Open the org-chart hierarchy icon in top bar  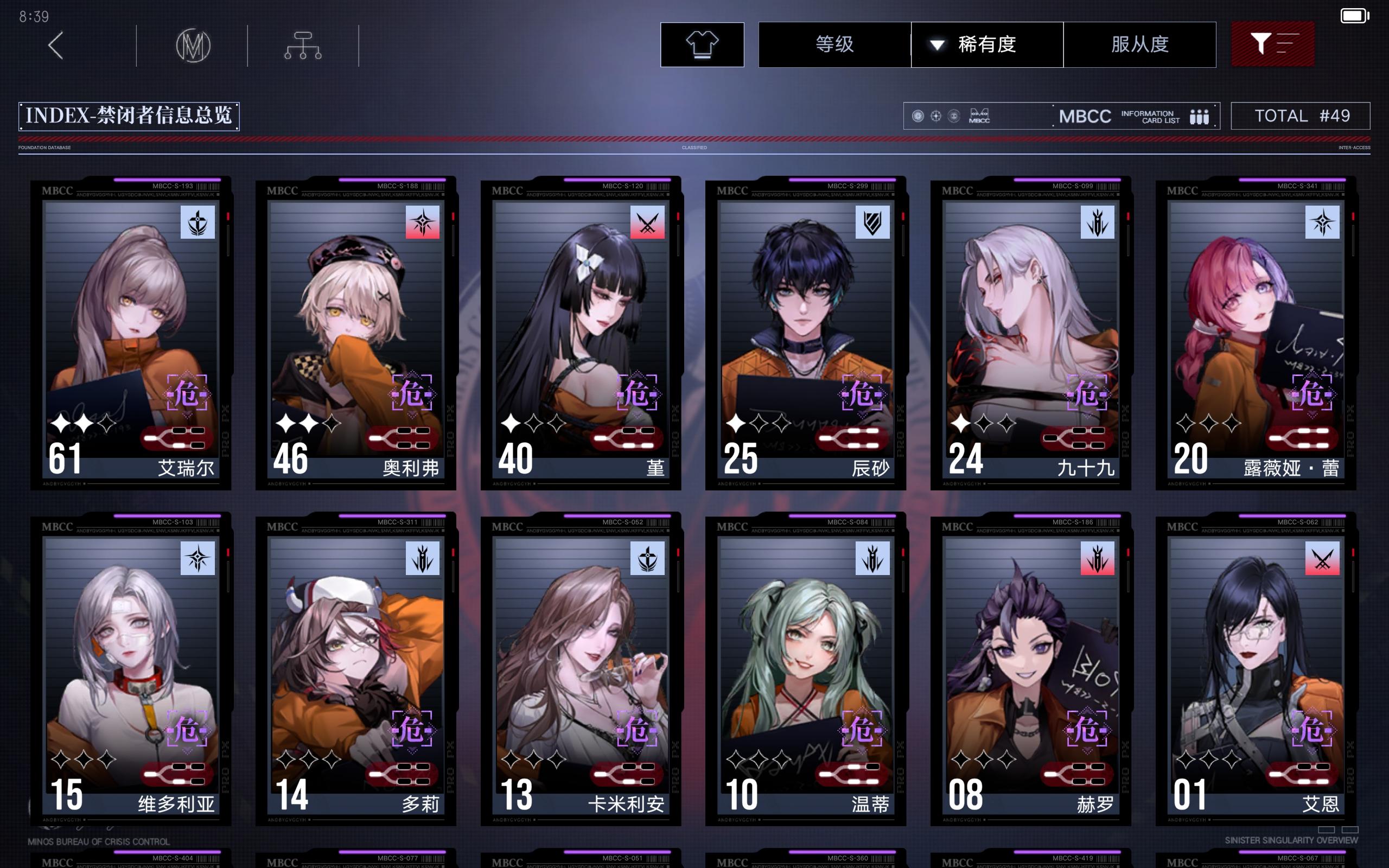[x=303, y=45]
